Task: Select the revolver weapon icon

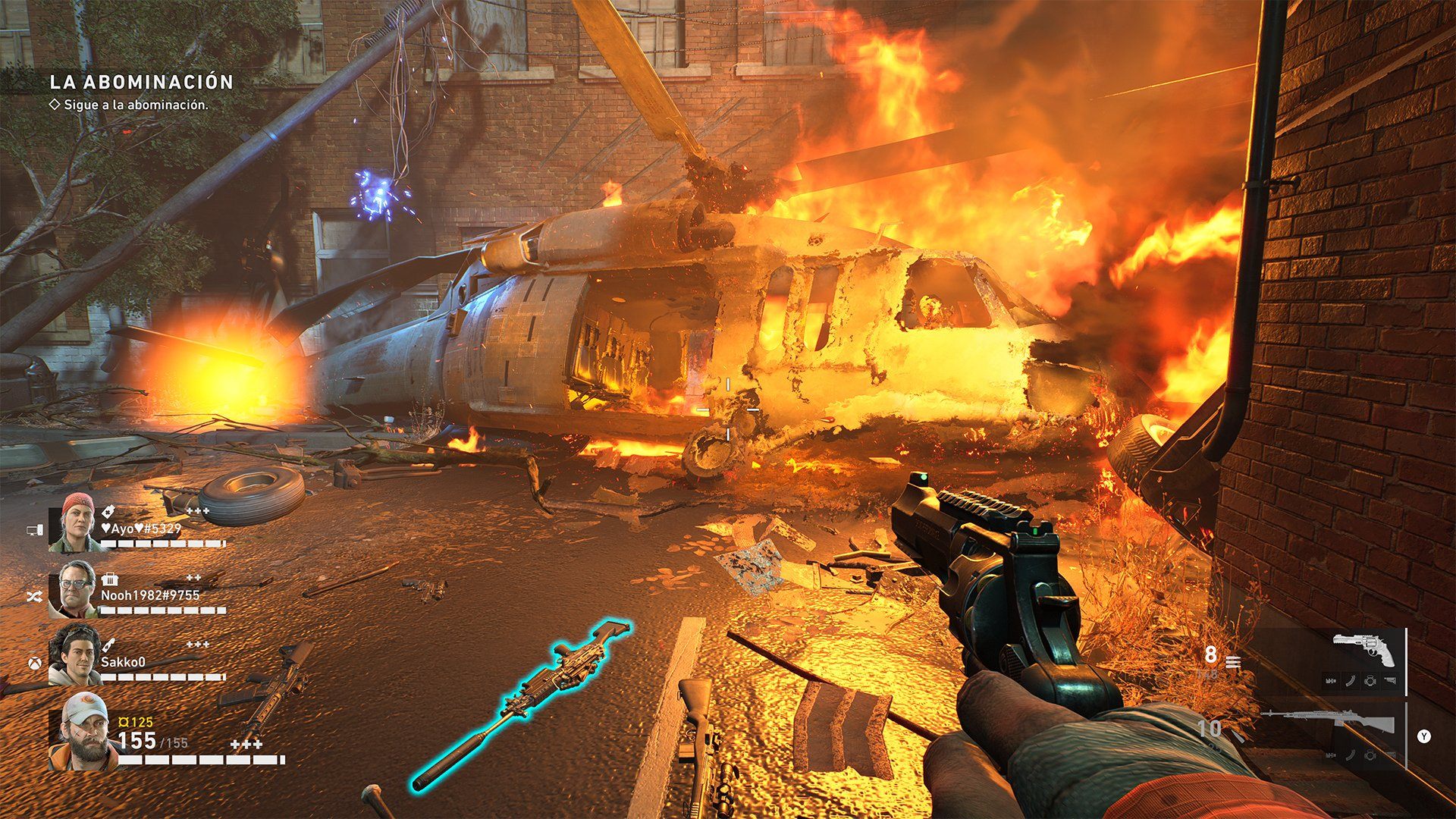Action: pyautogui.click(x=1363, y=650)
